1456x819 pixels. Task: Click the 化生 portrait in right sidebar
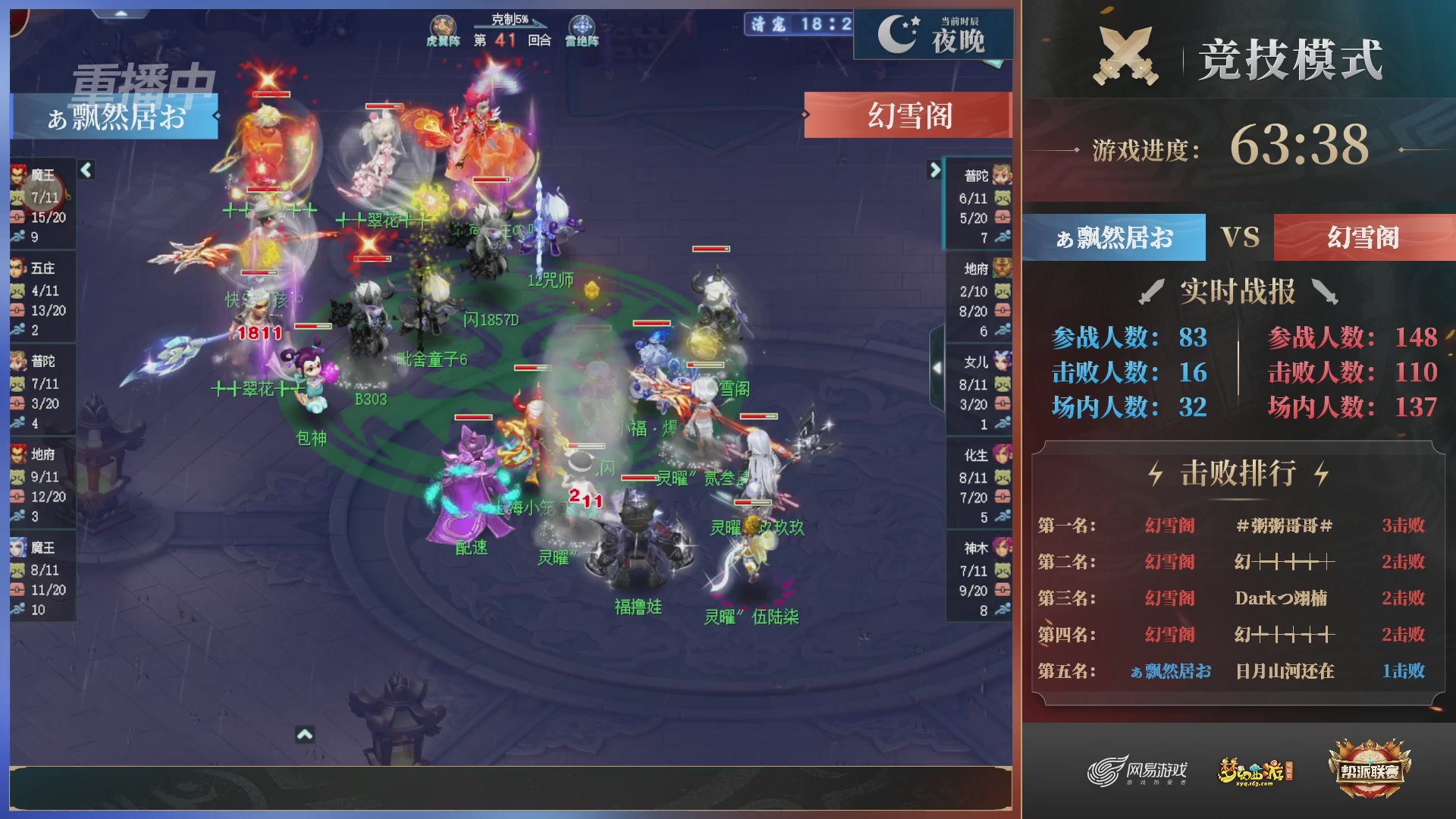(x=1003, y=457)
